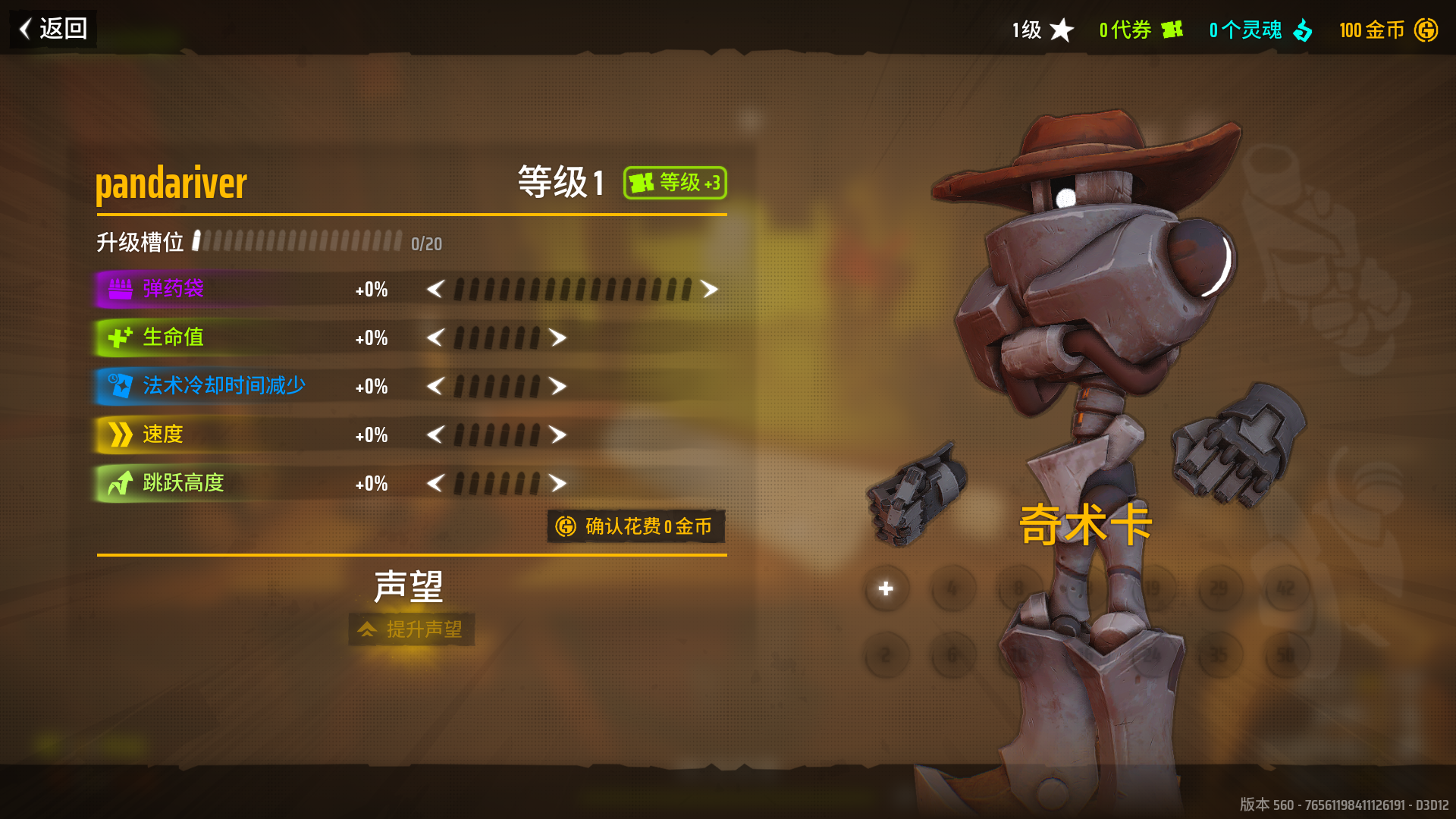This screenshot has height=819, width=1456.
Task: Click the 提升声望 raise reputation button
Action: pos(411,630)
